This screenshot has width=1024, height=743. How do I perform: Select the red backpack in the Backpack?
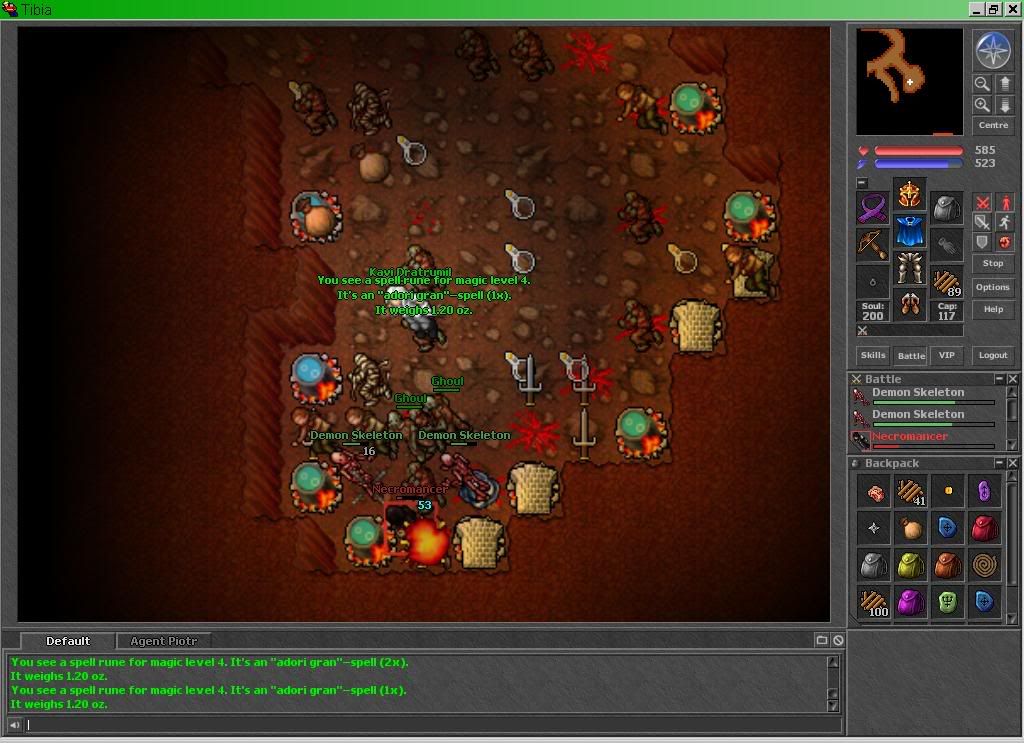coord(984,527)
